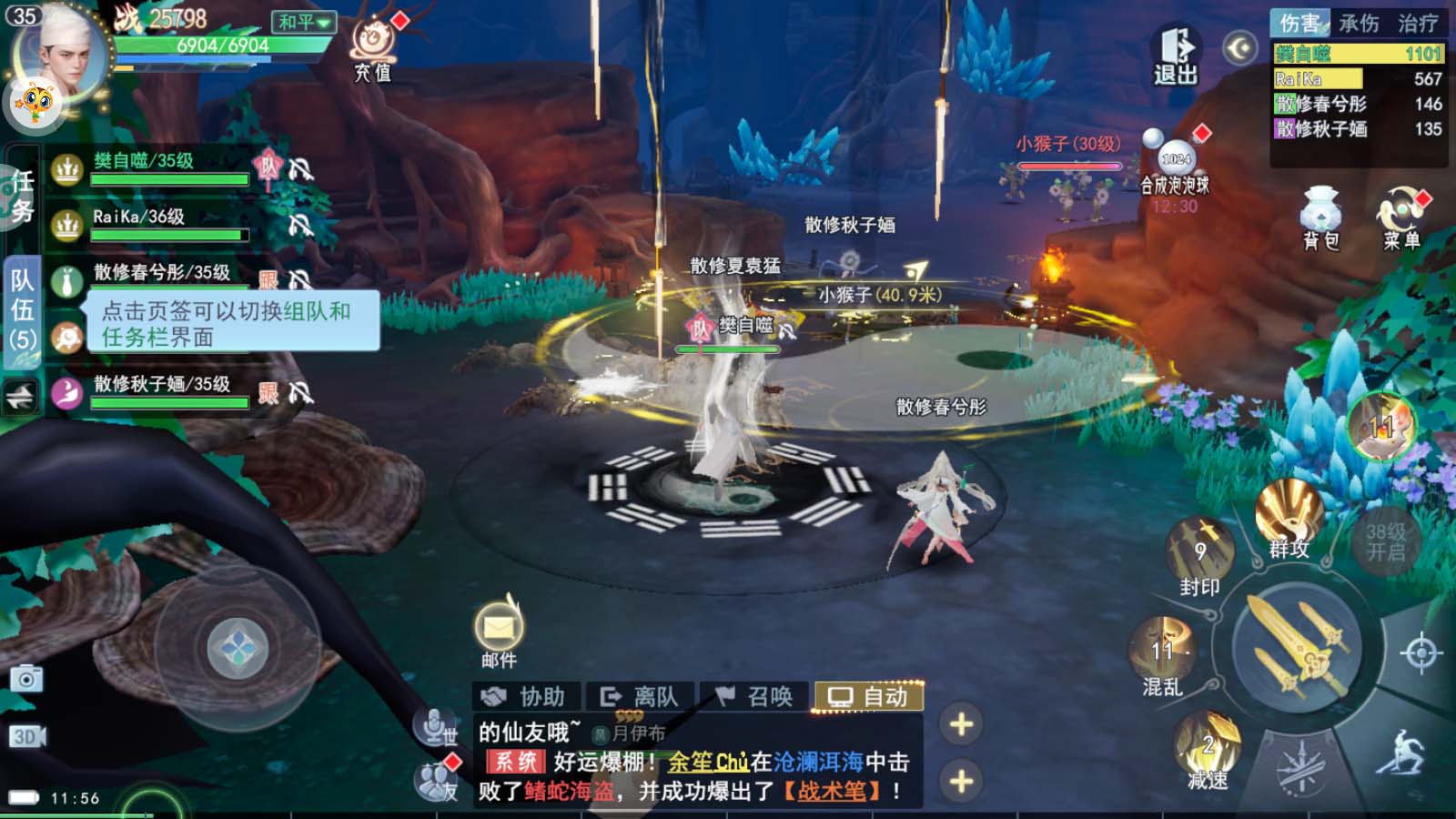
Task: Use the golden swords basic attack
Action: click(x=1297, y=646)
